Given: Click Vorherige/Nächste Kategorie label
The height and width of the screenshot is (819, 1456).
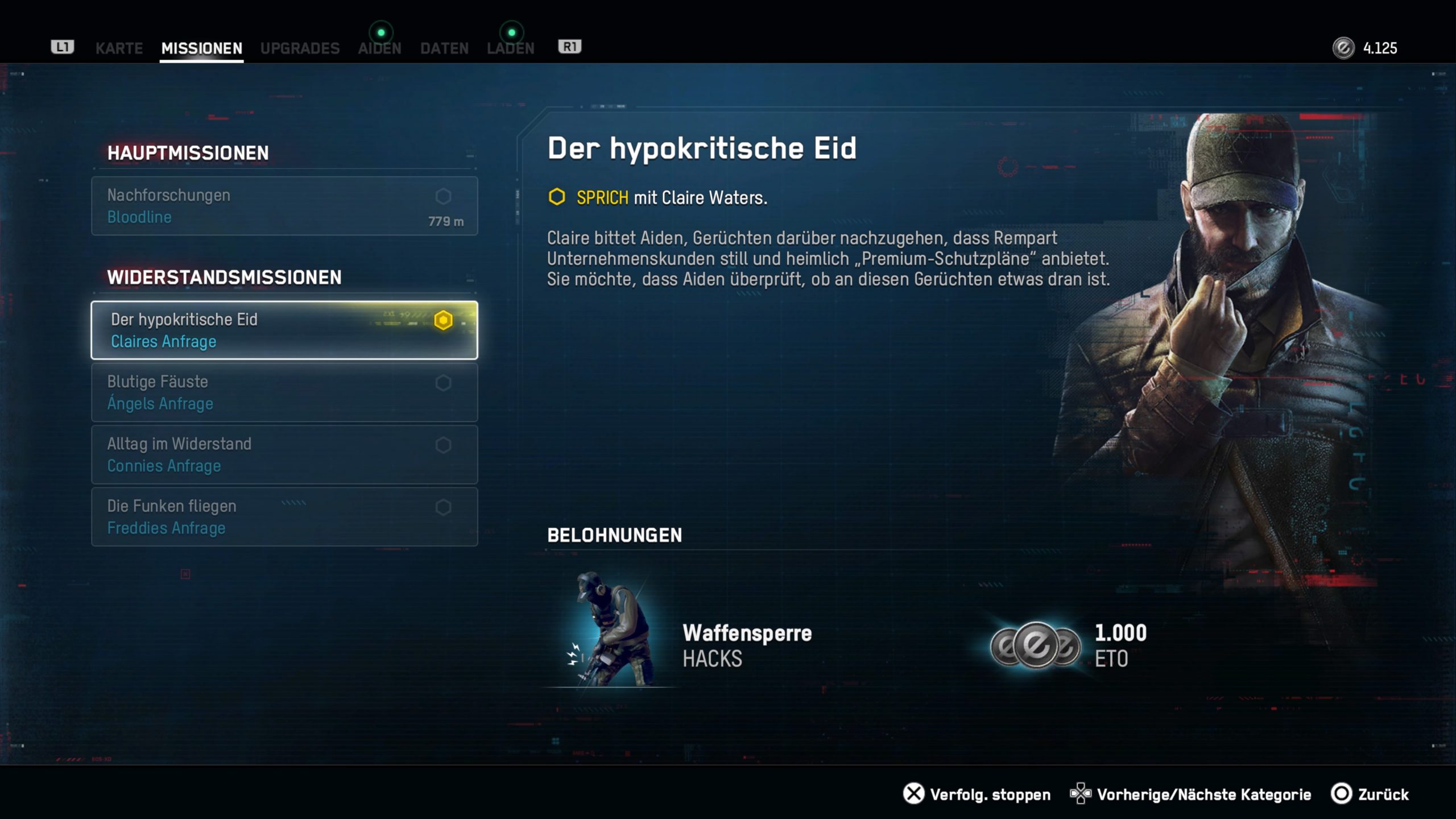Looking at the screenshot, I should point(1203,794).
